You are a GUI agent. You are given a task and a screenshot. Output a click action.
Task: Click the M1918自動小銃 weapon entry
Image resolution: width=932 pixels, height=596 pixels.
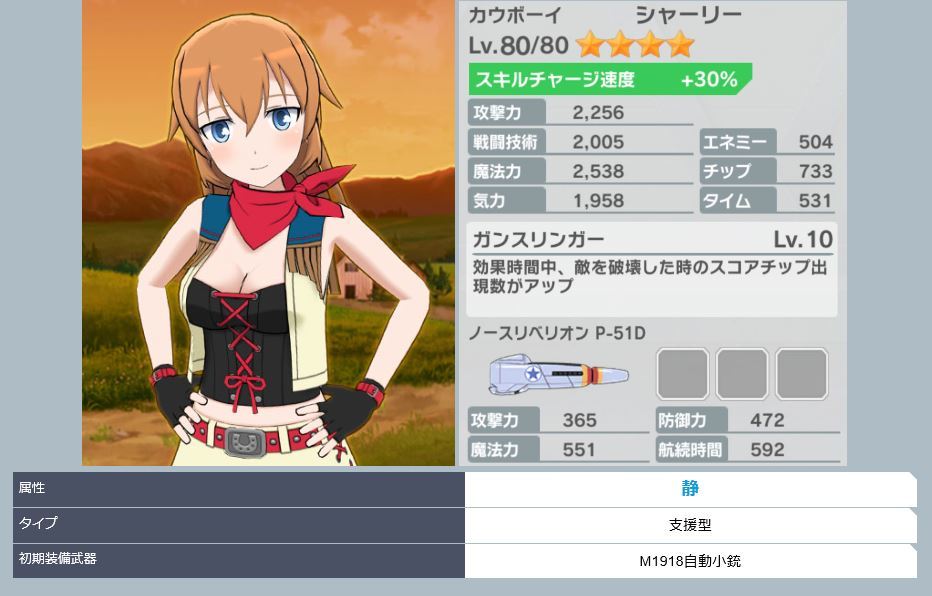(690, 561)
